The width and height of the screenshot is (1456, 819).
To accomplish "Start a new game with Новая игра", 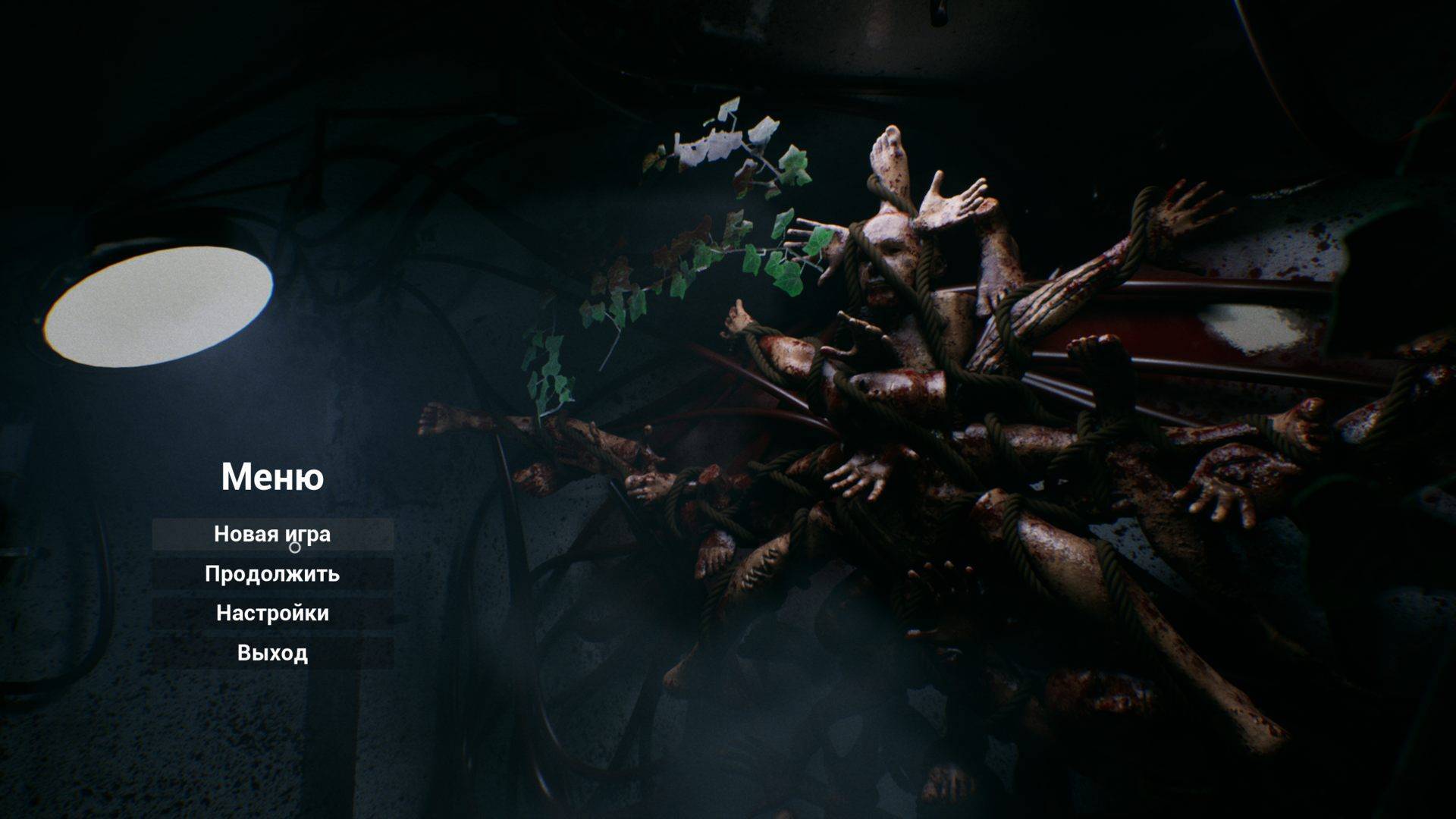I will pos(272,535).
